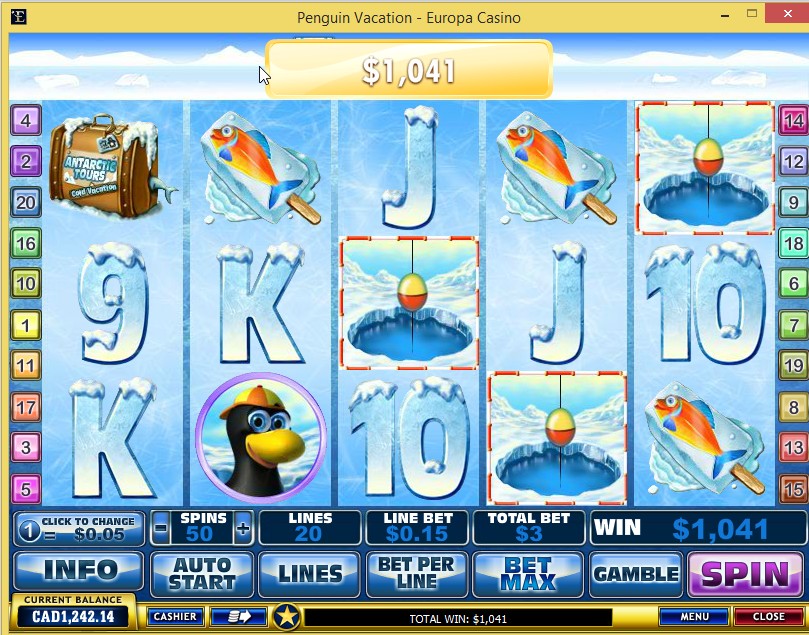The height and width of the screenshot is (635, 809).
Task: Choose Bet Max
Action: pos(527,573)
